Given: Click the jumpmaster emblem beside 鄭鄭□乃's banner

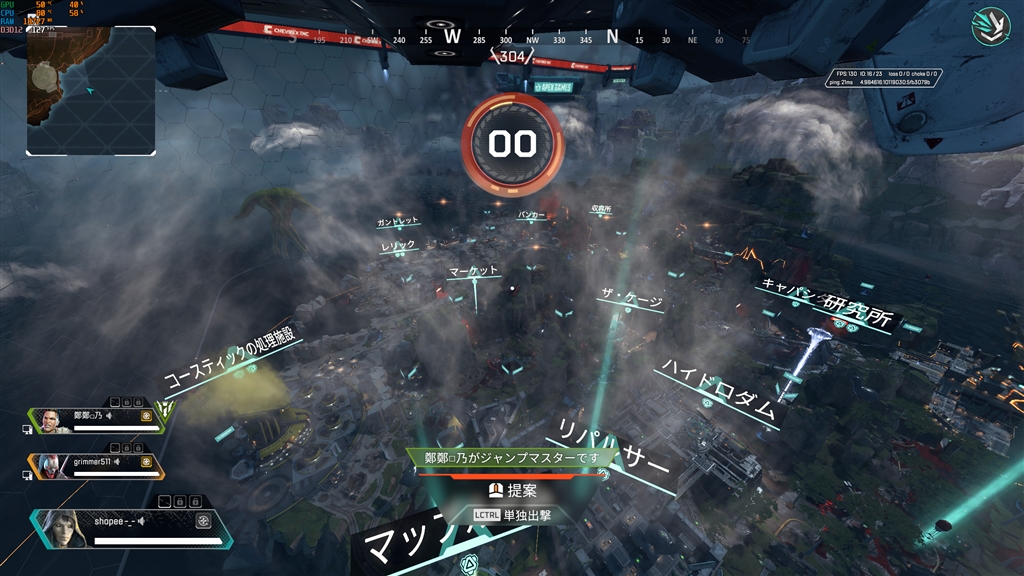Looking at the screenshot, I should click(x=167, y=410).
